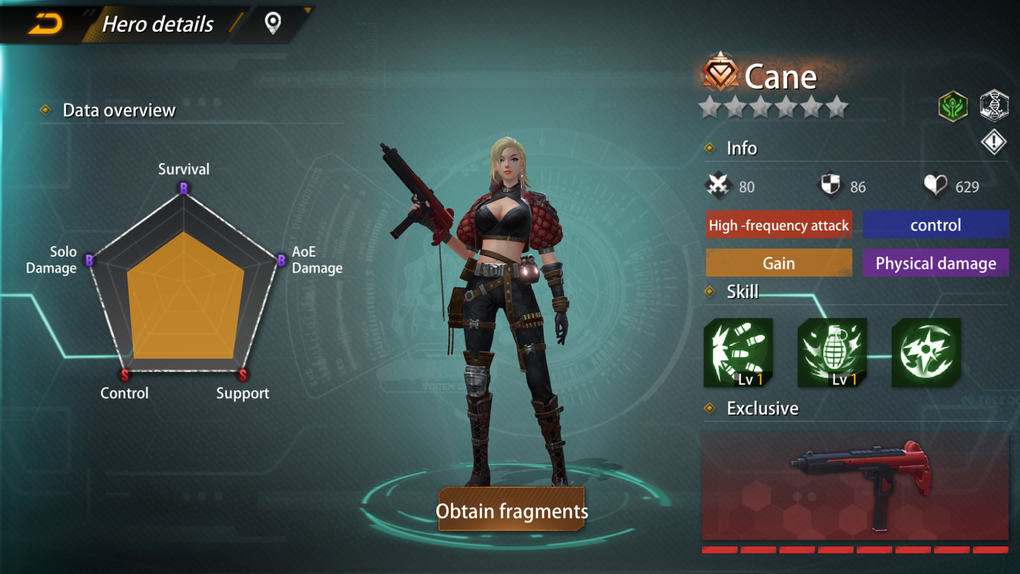The image size is (1020, 574).
Task: Show the control tag details
Action: [x=935, y=225]
